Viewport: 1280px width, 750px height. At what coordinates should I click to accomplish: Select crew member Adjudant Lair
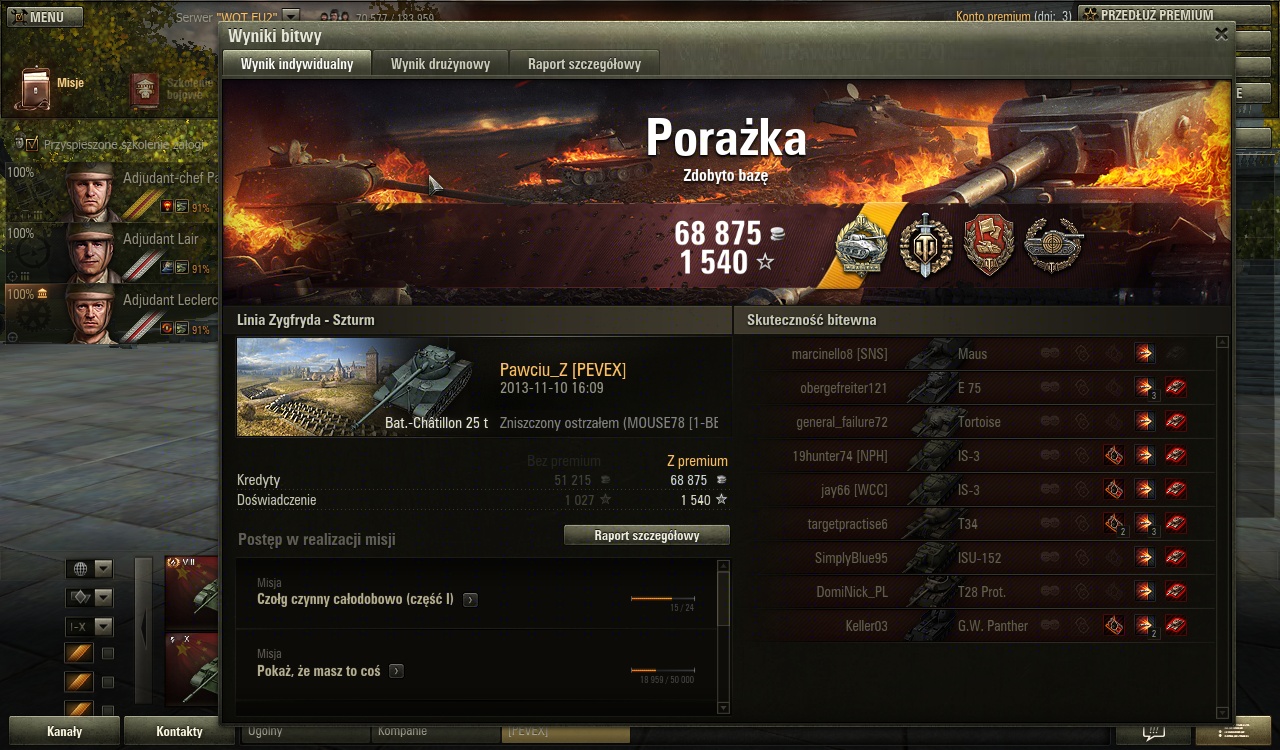coord(112,253)
